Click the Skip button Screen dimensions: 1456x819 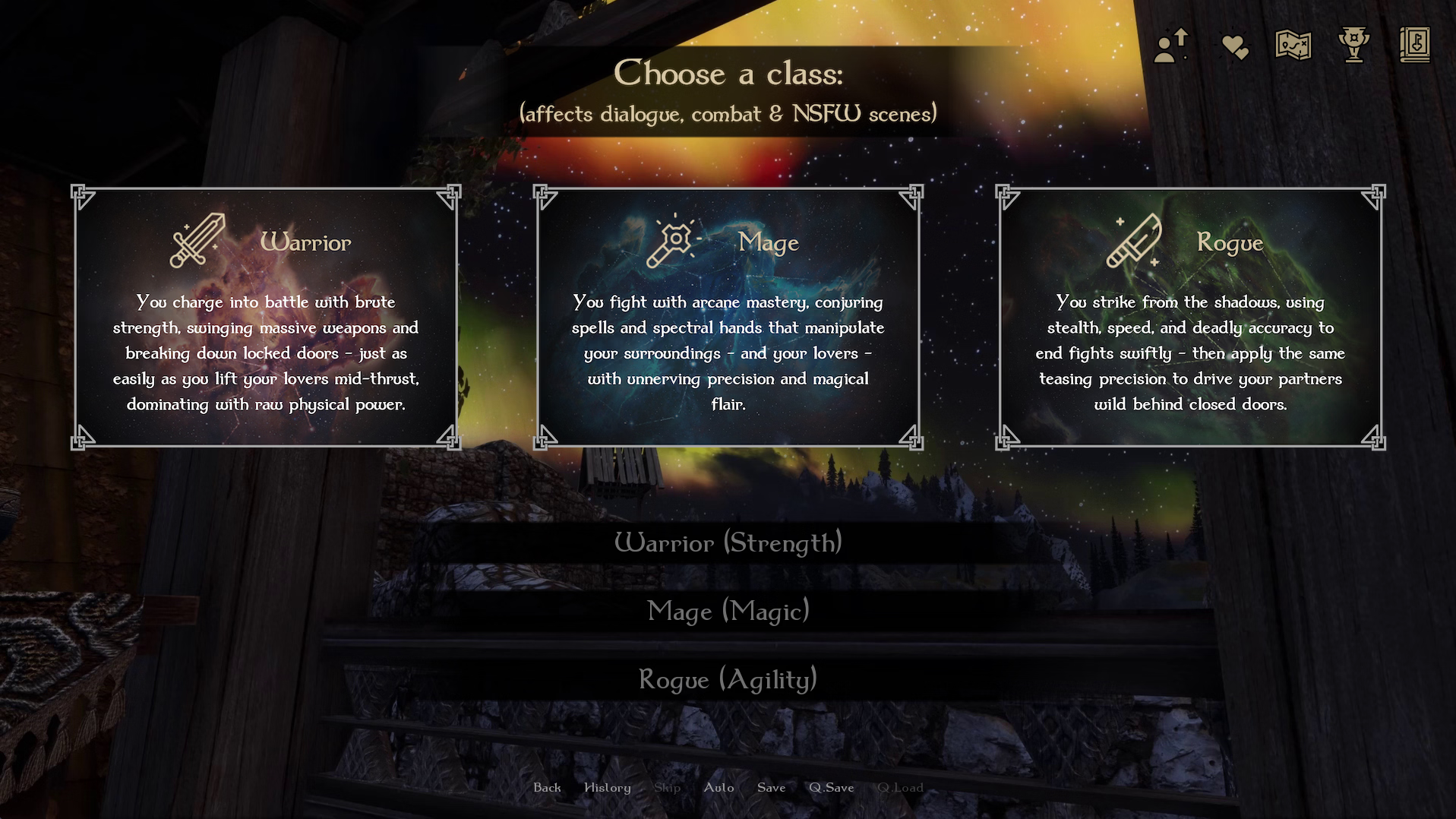coord(667,788)
